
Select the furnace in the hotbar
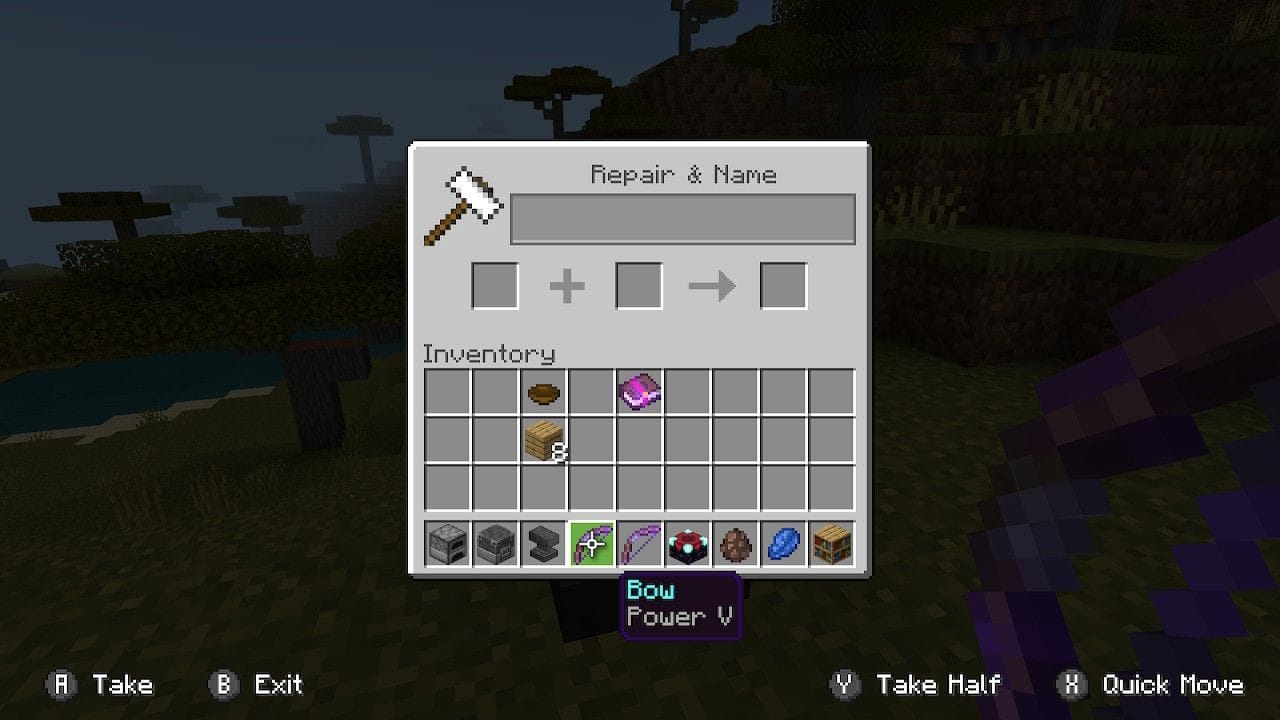[446, 543]
